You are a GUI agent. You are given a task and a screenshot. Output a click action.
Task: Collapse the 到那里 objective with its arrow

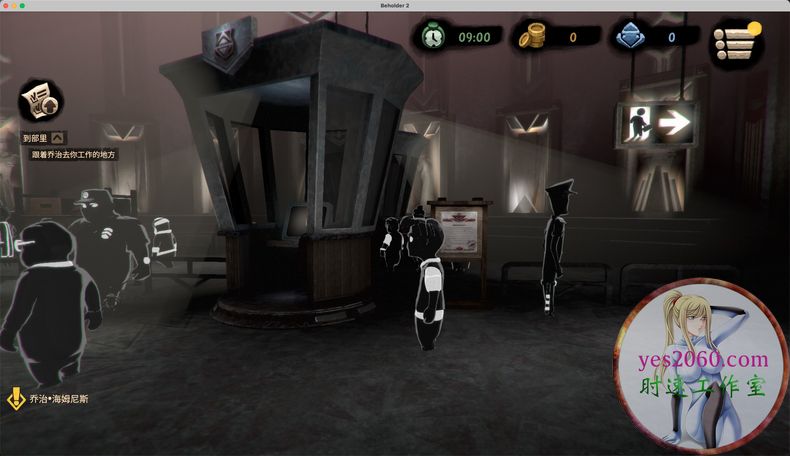pyautogui.click(x=58, y=138)
